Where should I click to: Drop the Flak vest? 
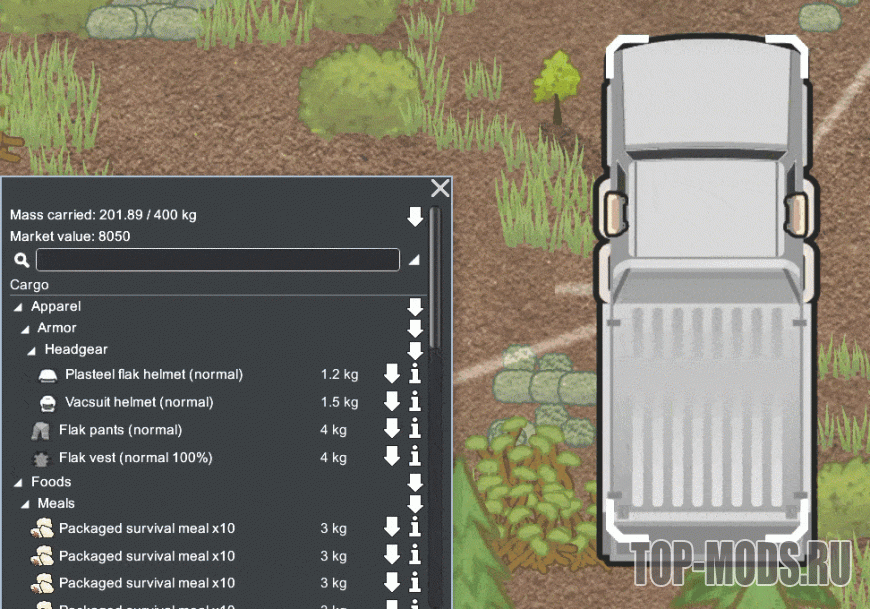pos(392,457)
